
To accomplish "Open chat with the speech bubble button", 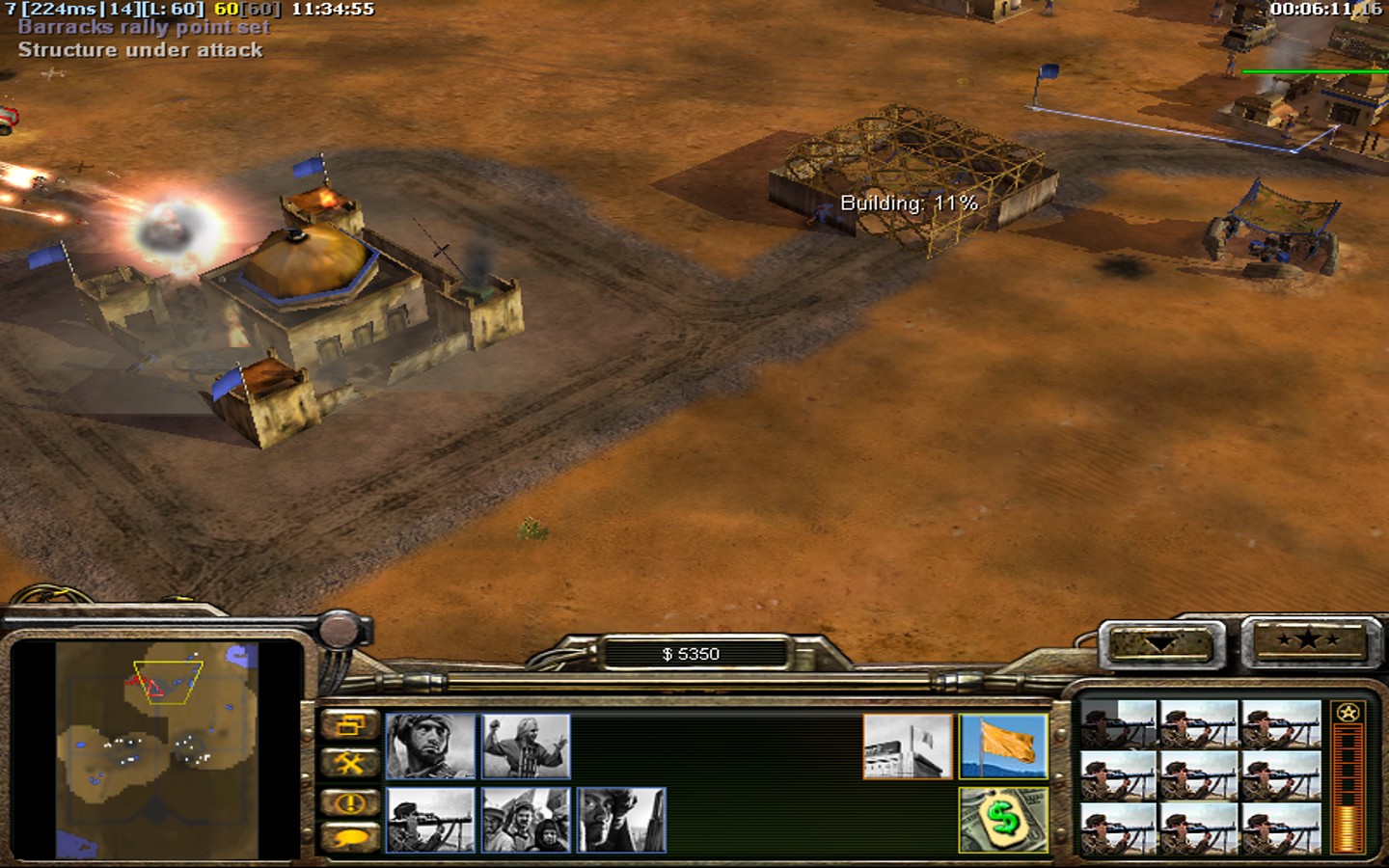I will coord(349,837).
